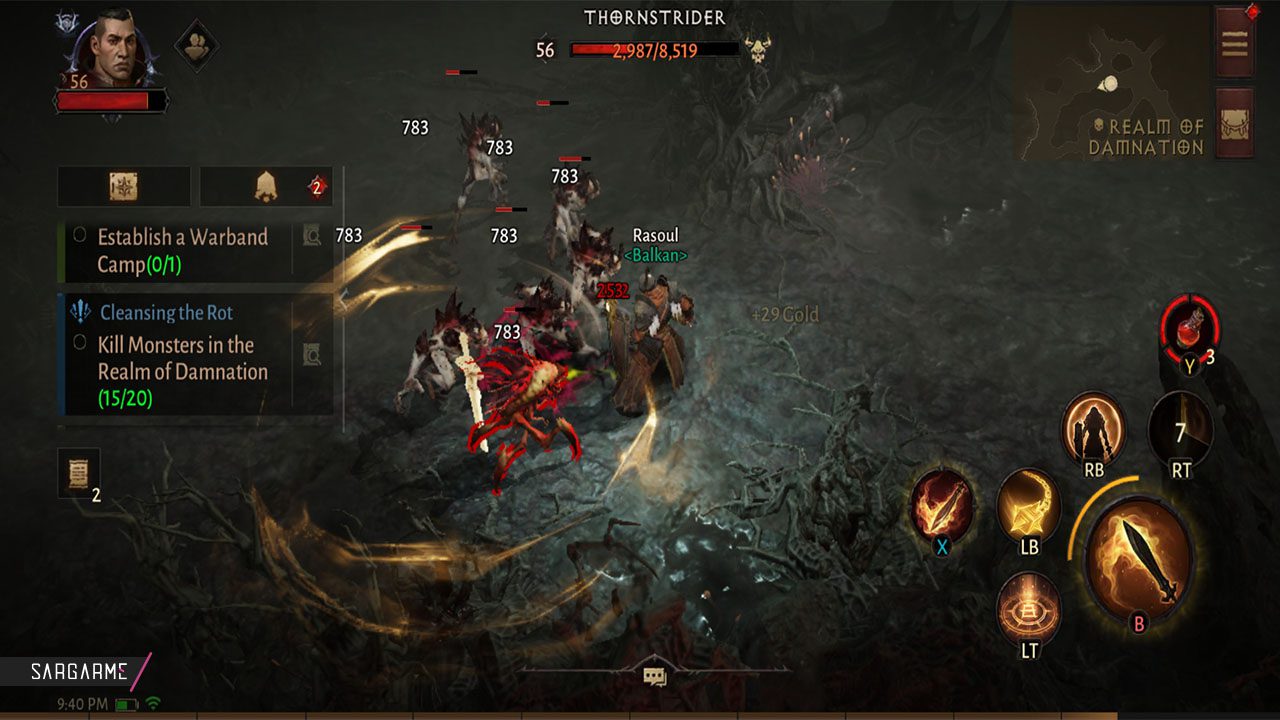This screenshot has height=720, width=1280.
Task: Activate the glowing ground rune skill
Action: point(1029,607)
